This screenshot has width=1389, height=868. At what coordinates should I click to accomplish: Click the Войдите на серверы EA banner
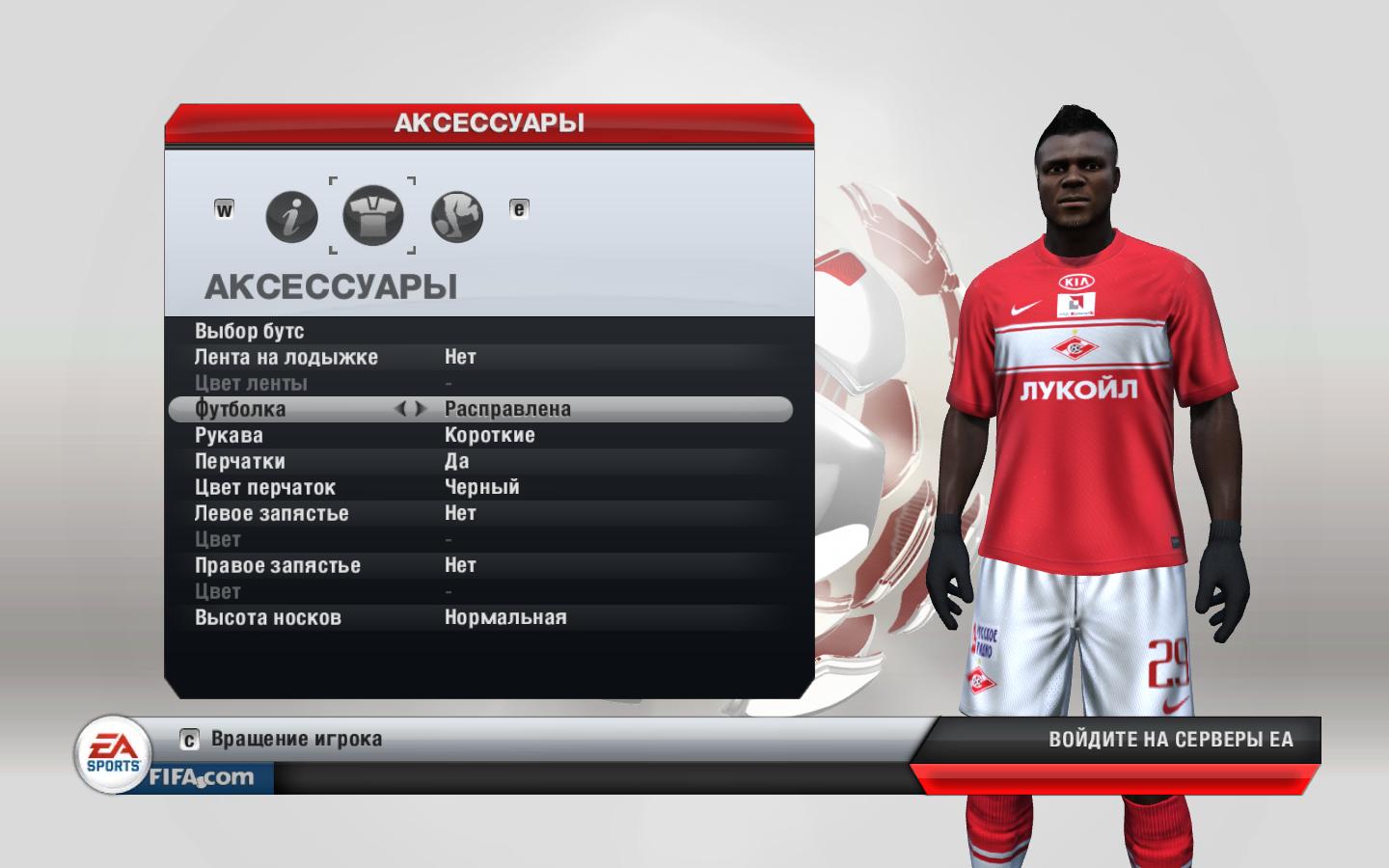pyautogui.click(x=1170, y=740)
